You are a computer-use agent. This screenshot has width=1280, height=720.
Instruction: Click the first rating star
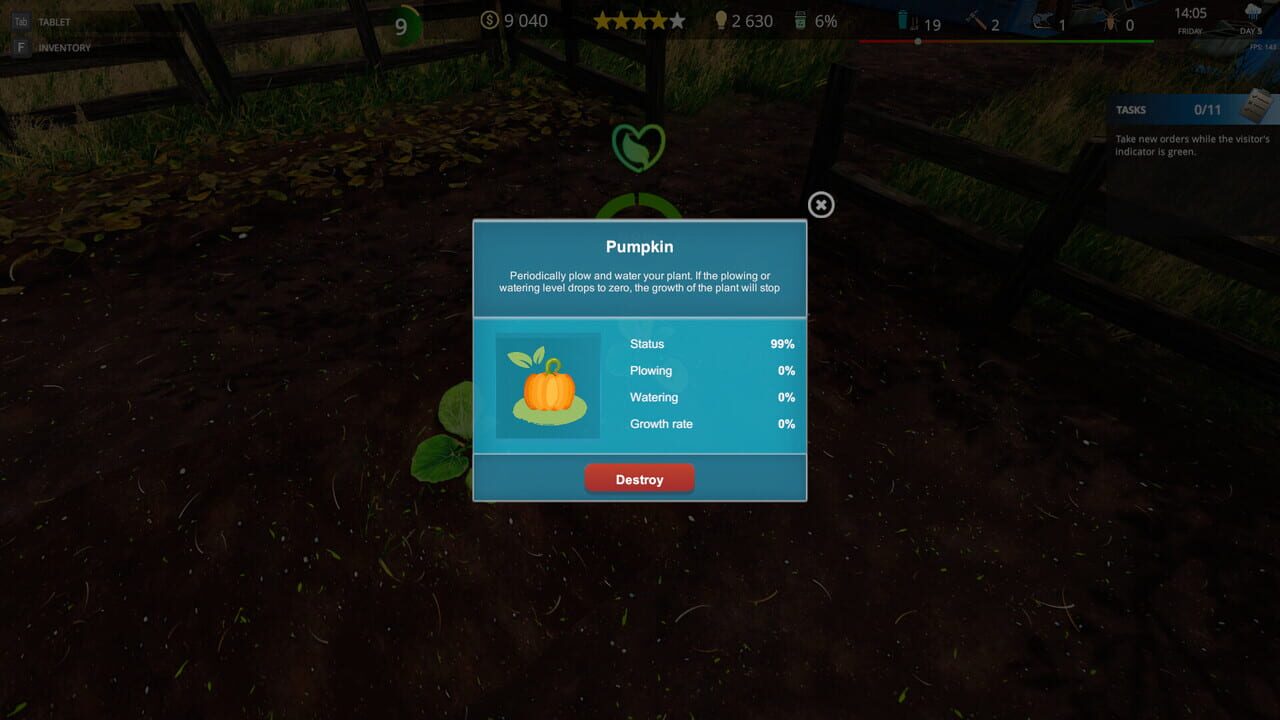tap(604, 19)
